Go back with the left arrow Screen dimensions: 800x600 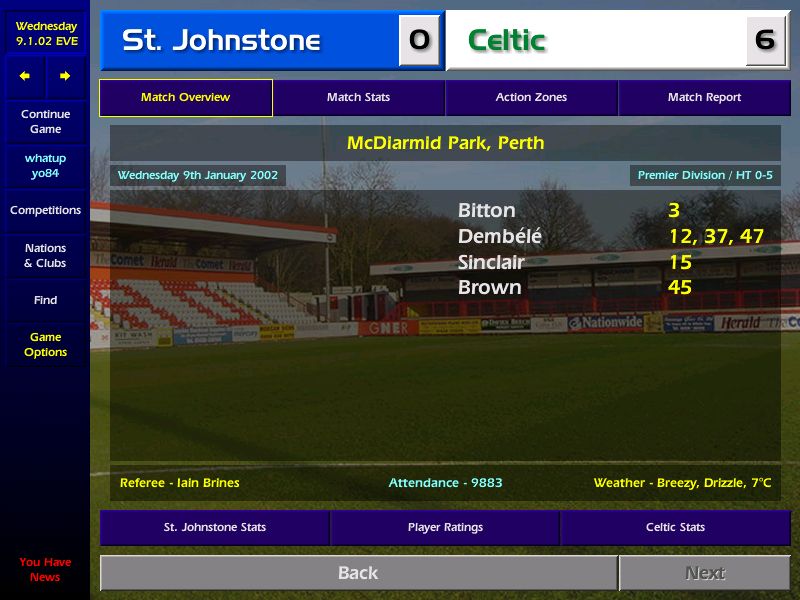pyautogui.click(x=25, y=76)
